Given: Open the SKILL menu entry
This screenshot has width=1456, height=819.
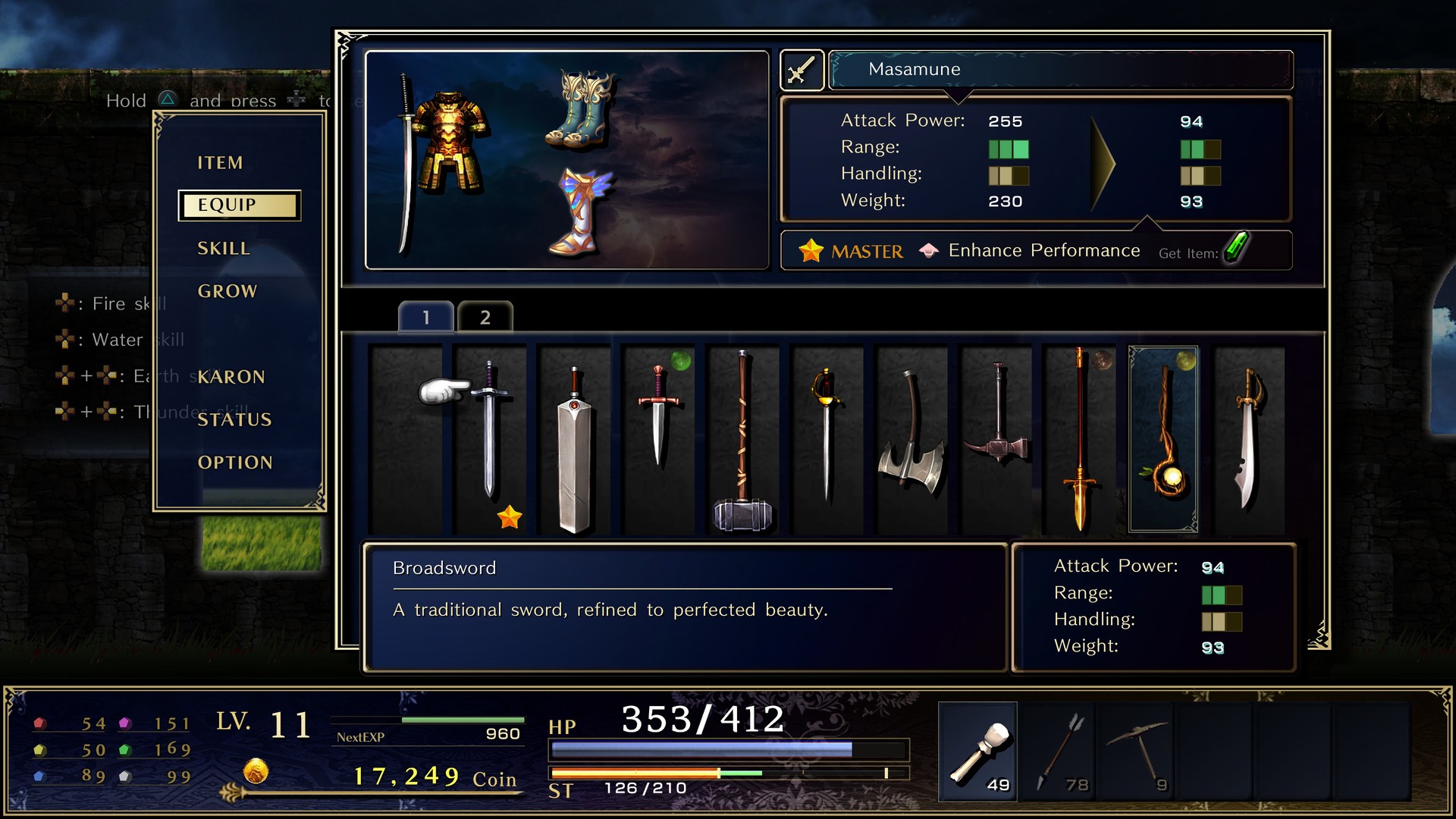Looking at the screenshot, I should (x=224, y=248).
